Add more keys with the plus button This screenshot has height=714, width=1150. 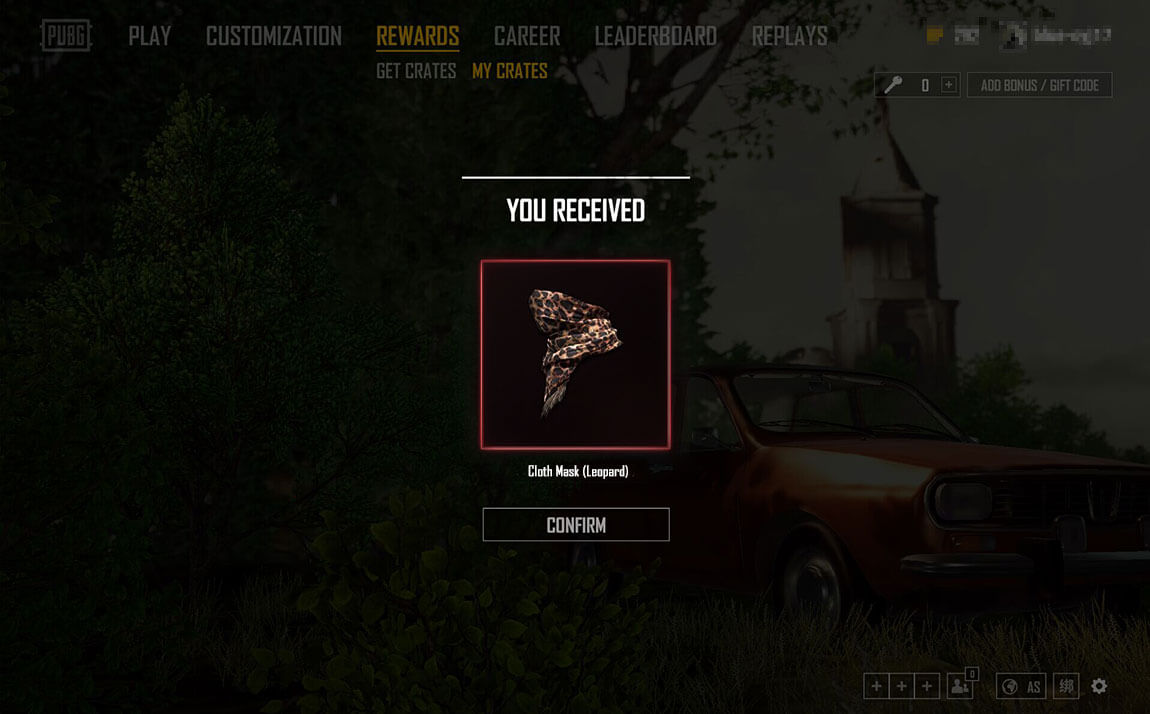tap(949, 85)
